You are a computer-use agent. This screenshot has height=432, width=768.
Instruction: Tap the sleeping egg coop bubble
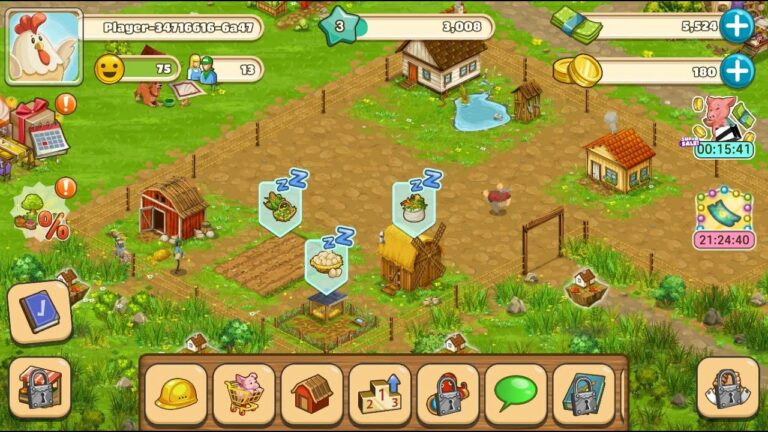(328, 260)
